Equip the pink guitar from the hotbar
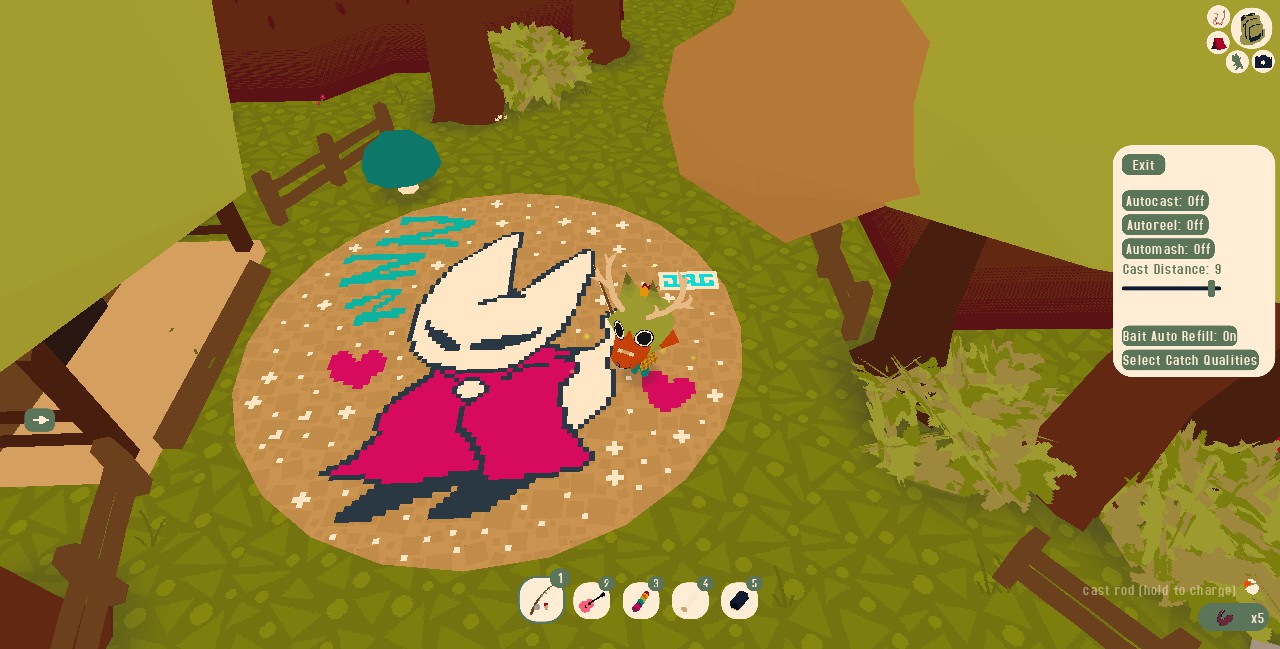Image resolution: width=1280 pixels, height=649 pixels. pyautogui.click(x=591, y=601)
